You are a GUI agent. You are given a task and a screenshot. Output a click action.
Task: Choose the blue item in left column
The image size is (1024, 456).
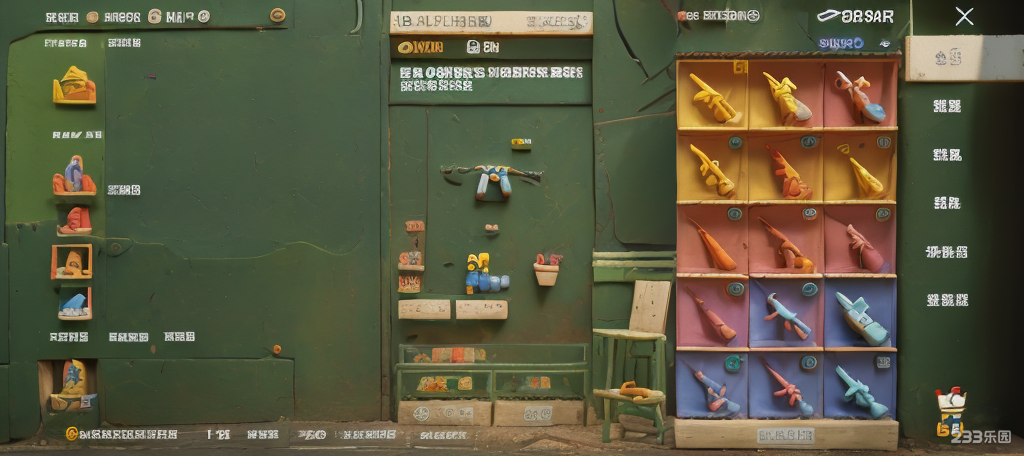pyautogui.click(x=74, y=304)
